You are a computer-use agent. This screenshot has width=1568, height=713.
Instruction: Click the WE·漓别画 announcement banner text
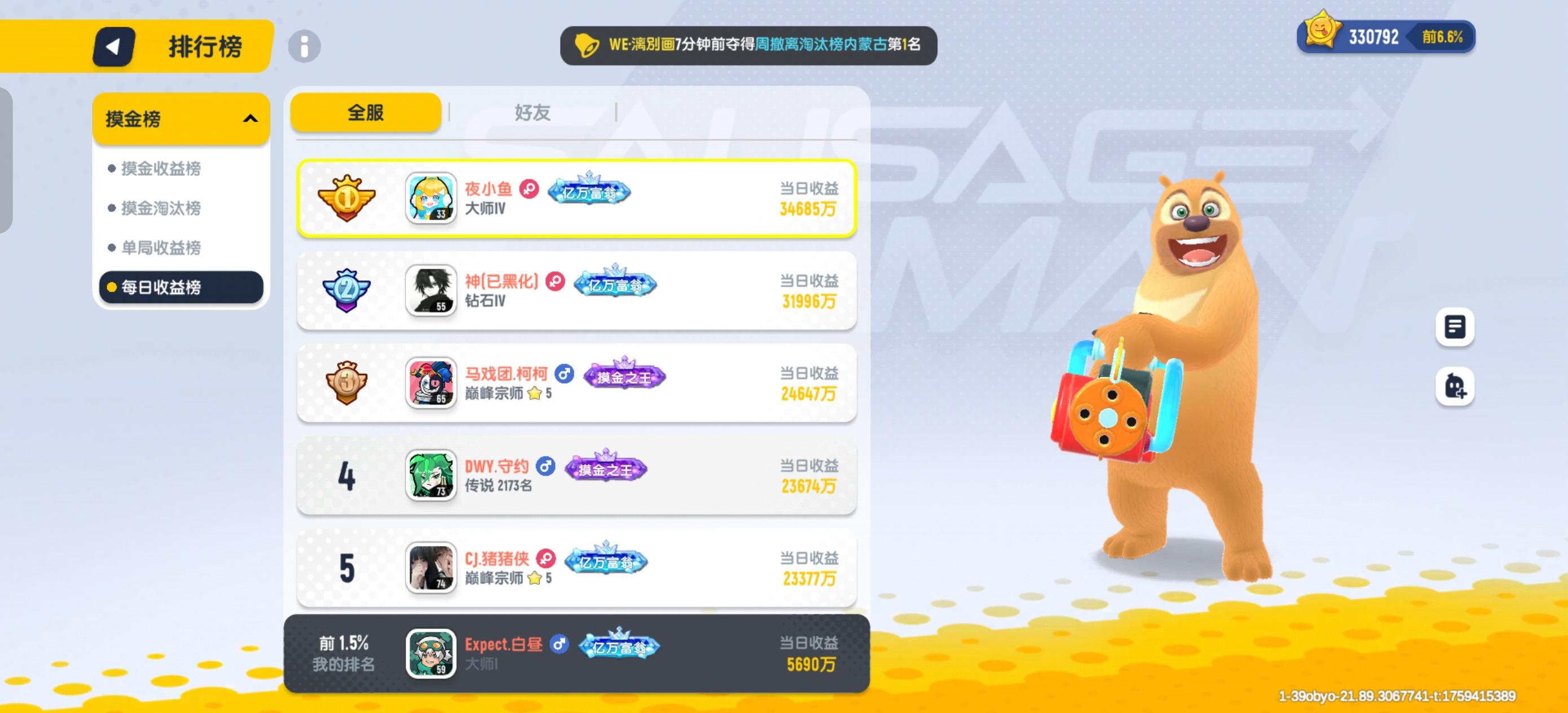(x=748, y=45)
